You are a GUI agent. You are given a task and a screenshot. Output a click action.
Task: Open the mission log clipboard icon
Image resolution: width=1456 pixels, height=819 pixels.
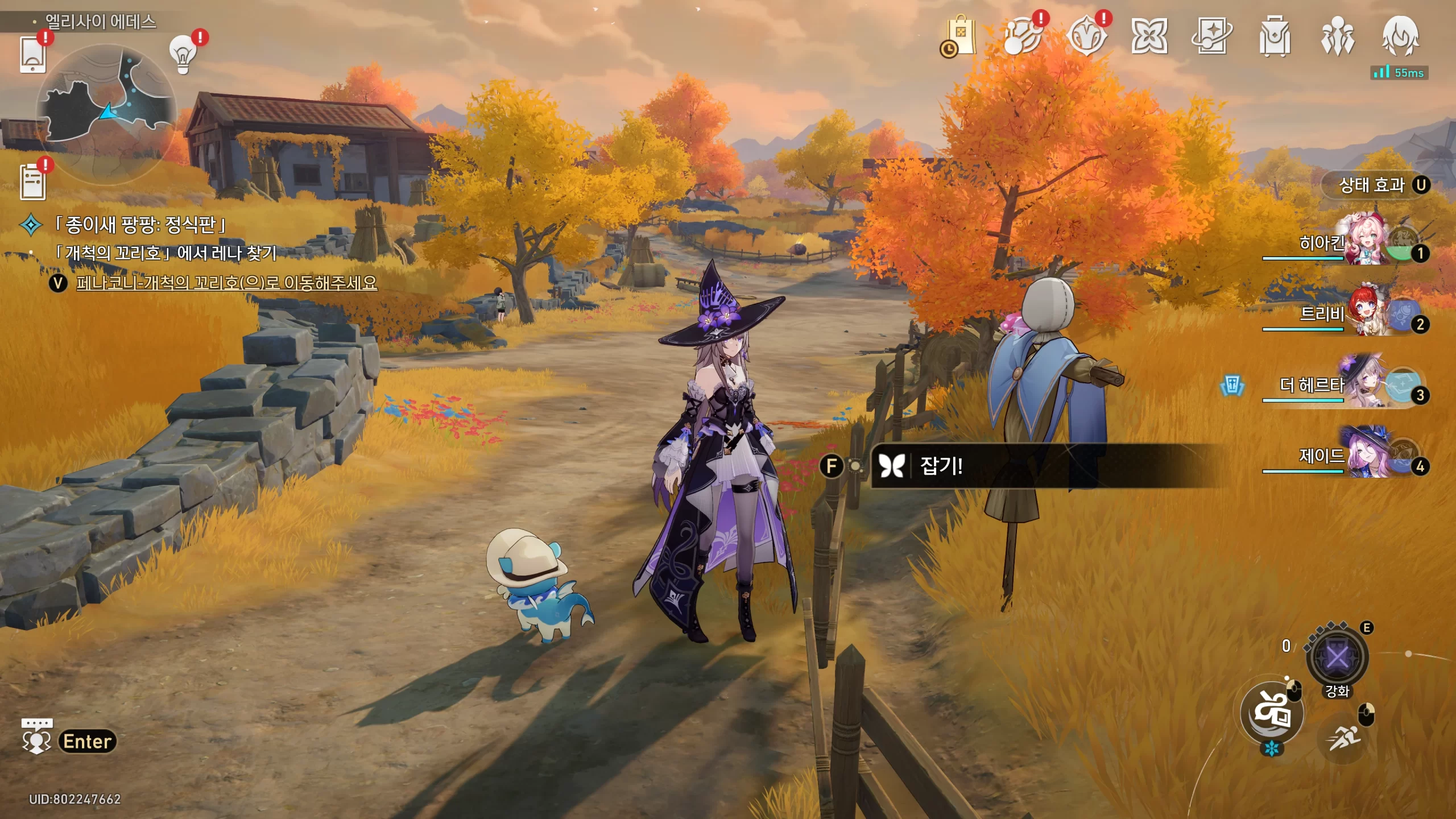pyautogui.click(x=32, y=182)
